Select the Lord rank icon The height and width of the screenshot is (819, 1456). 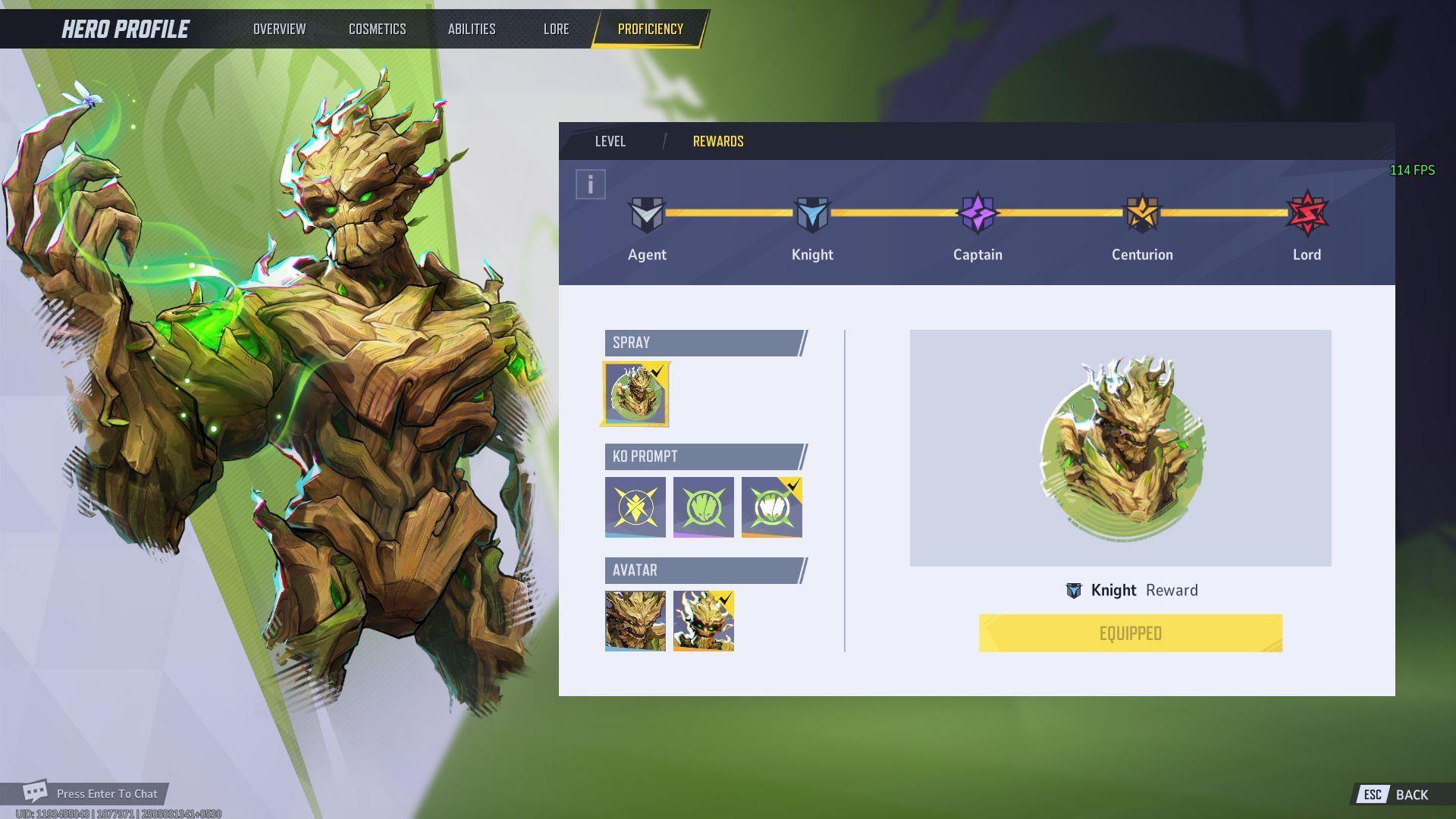(1307, 216)
